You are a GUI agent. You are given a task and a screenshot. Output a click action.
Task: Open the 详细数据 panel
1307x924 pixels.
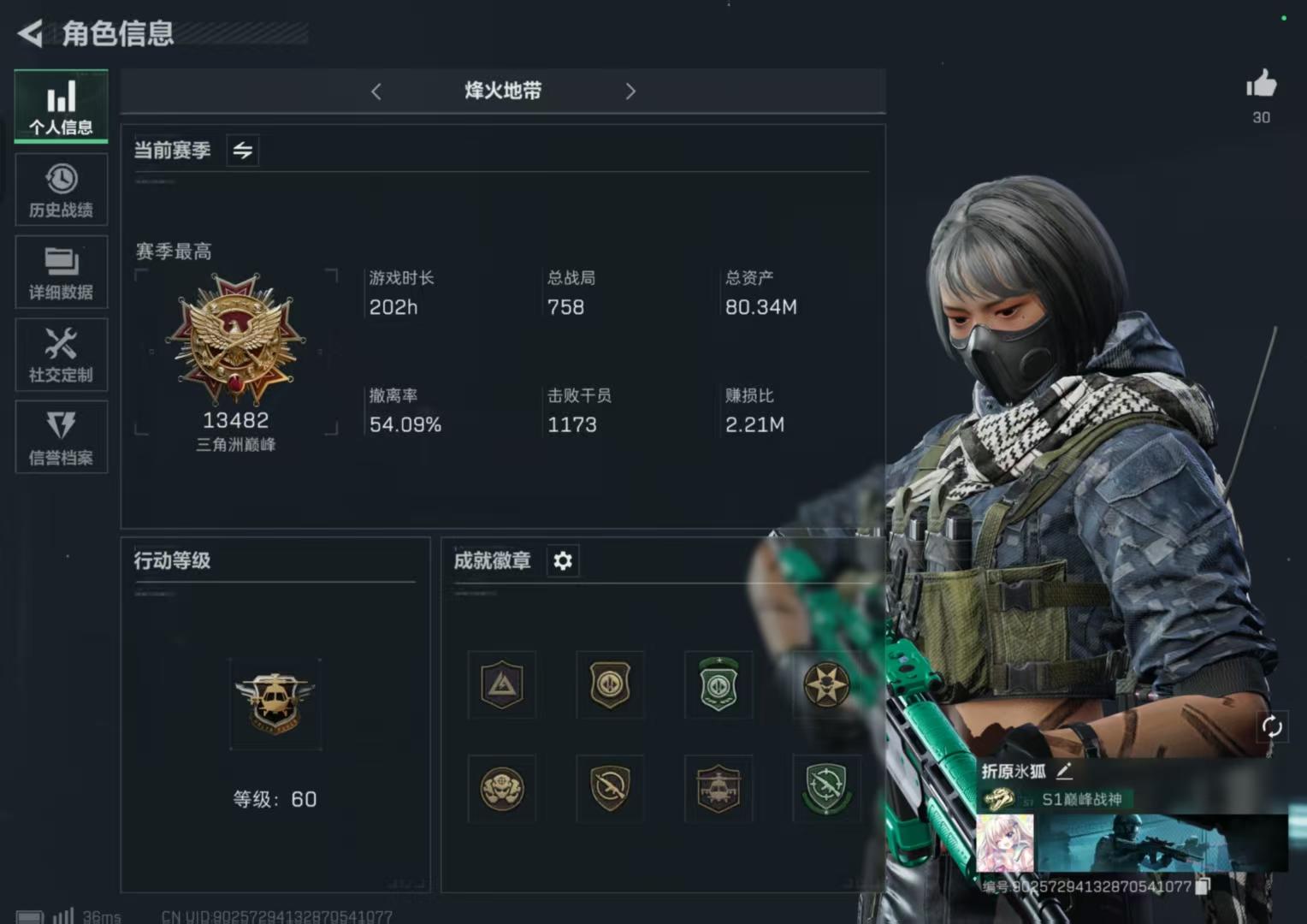click(x=61, y=272)
